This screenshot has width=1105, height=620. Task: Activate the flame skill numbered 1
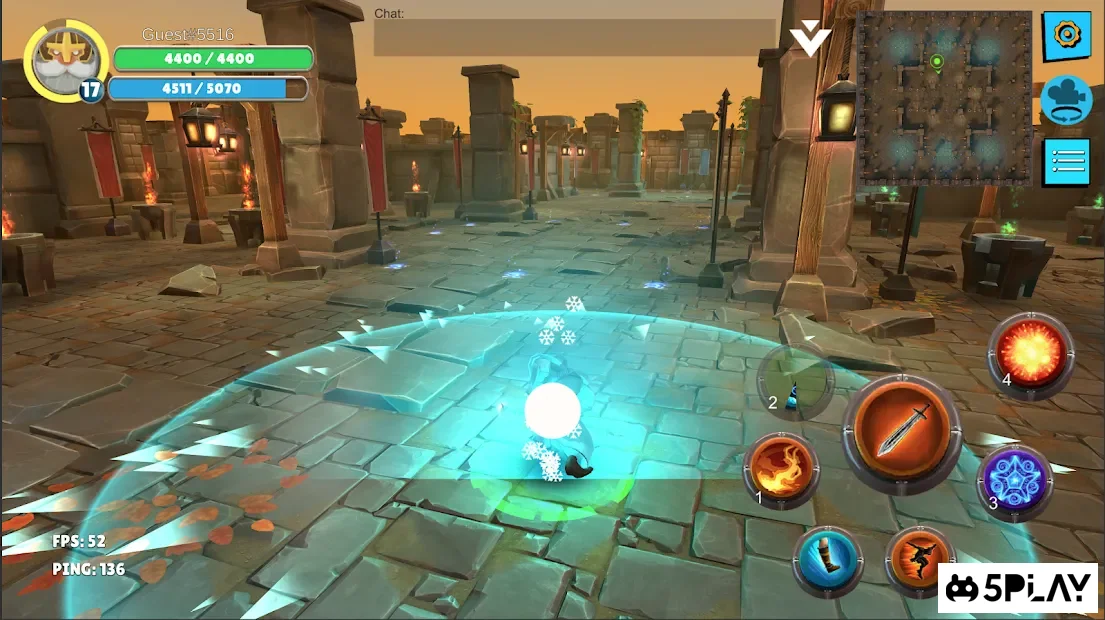(x=781, y=470)
